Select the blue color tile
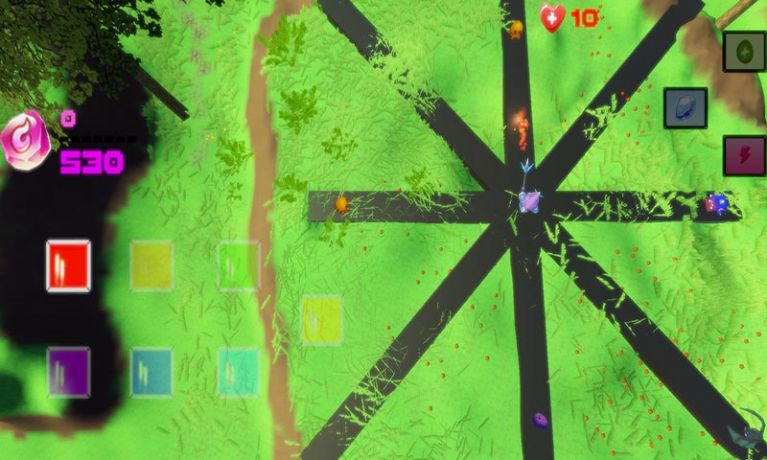 [151, 371]
